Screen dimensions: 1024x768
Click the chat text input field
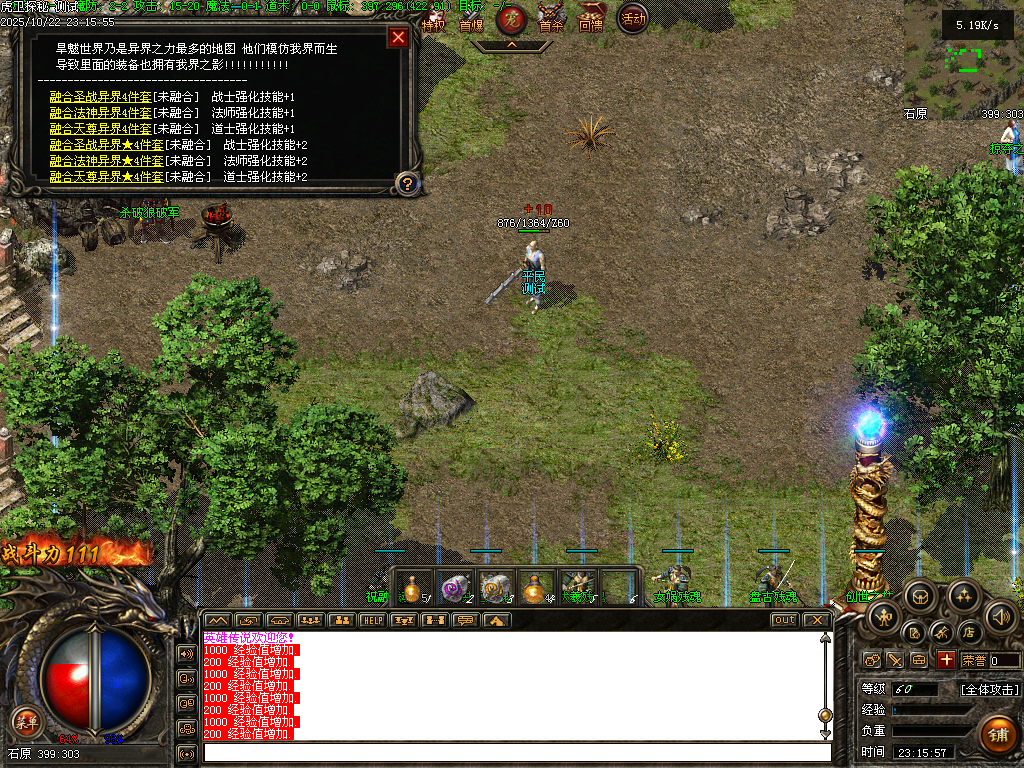pyautogui.click(x=517, y=752)
